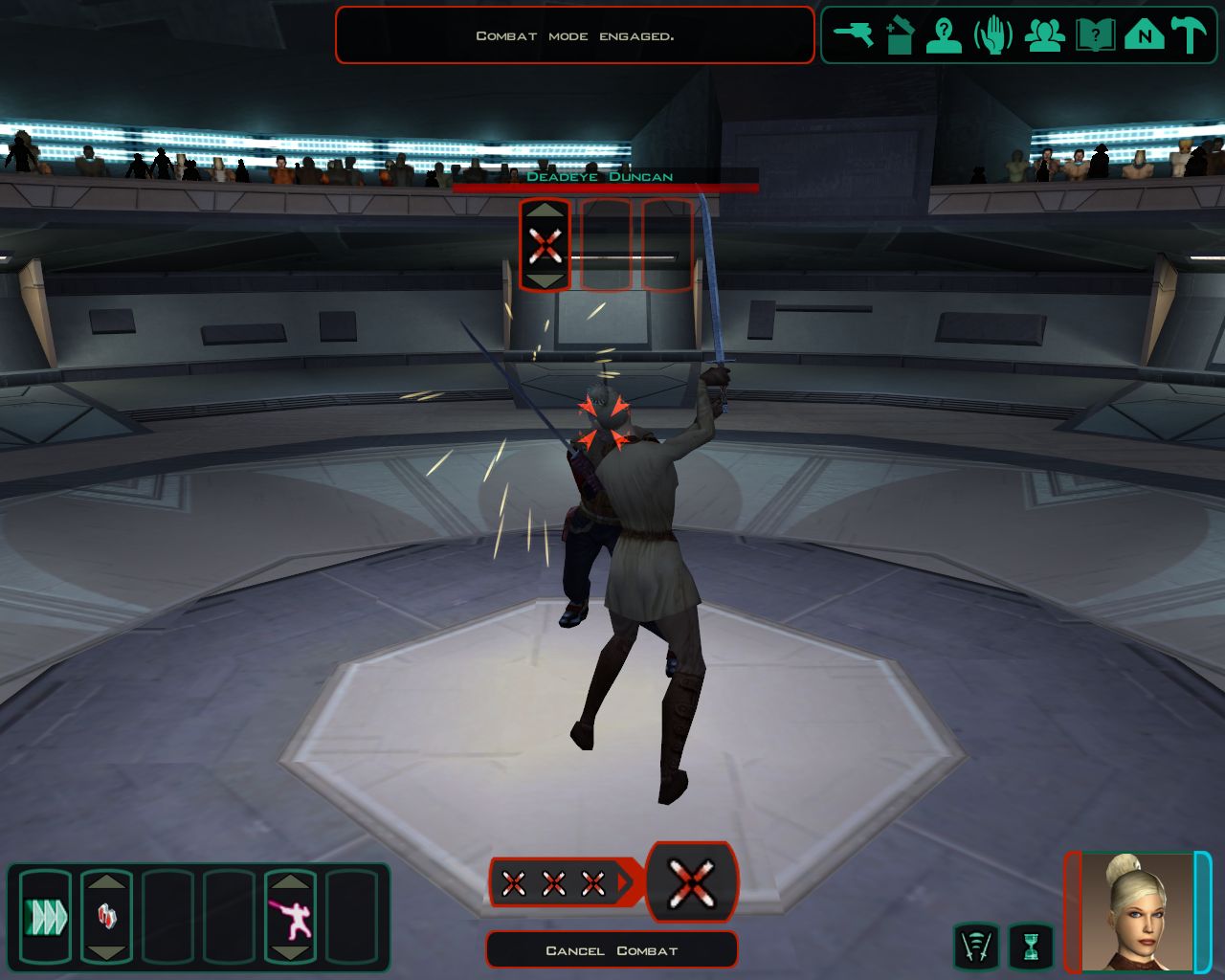The height and width of the screenshot is (980, 1225).
Task: Cancel Combat
Action: 612,950
